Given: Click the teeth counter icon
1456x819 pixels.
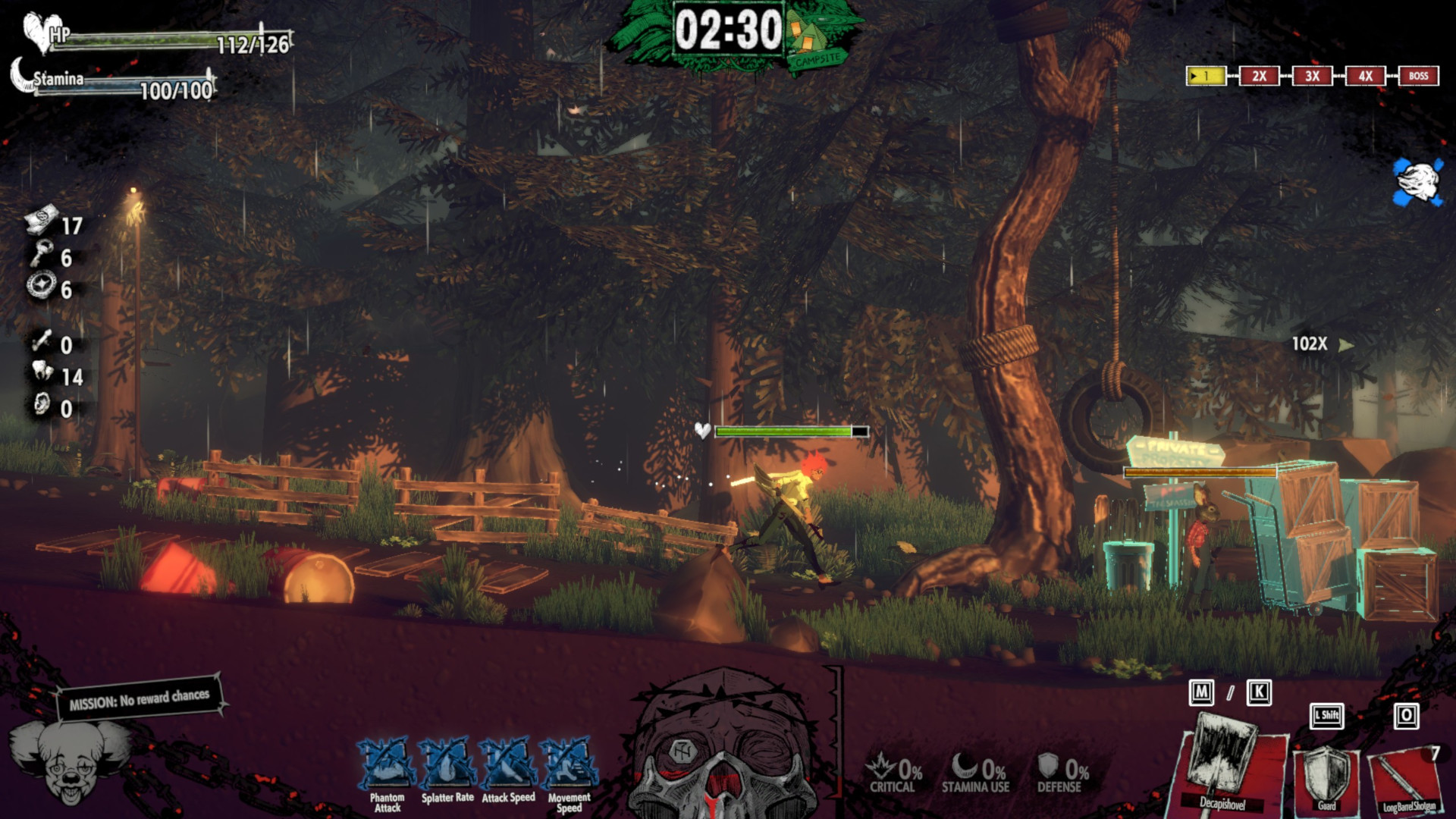Looking at the screenshot, I should click(42, 372).
